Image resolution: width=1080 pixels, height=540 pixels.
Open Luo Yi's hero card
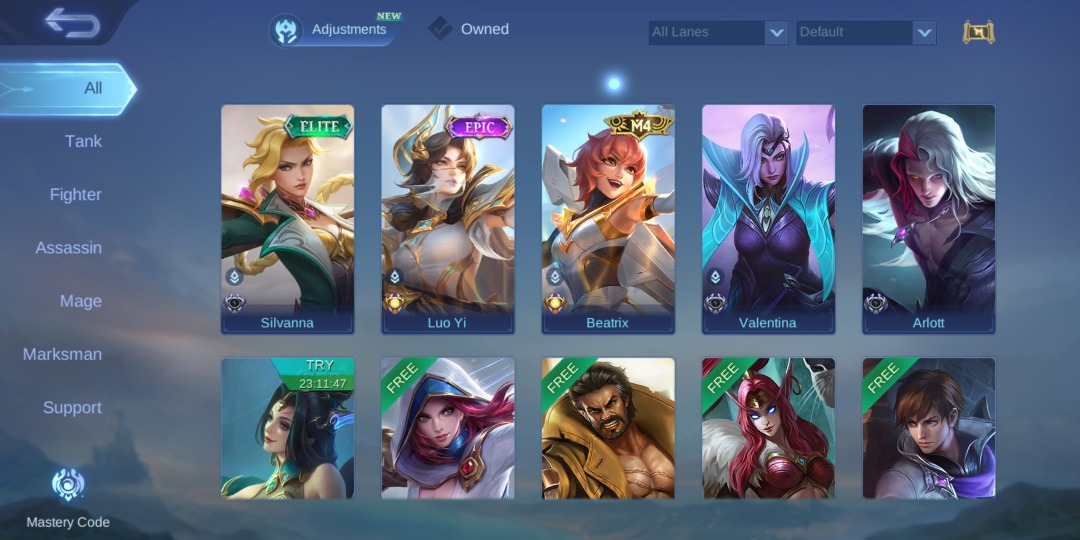447,218
